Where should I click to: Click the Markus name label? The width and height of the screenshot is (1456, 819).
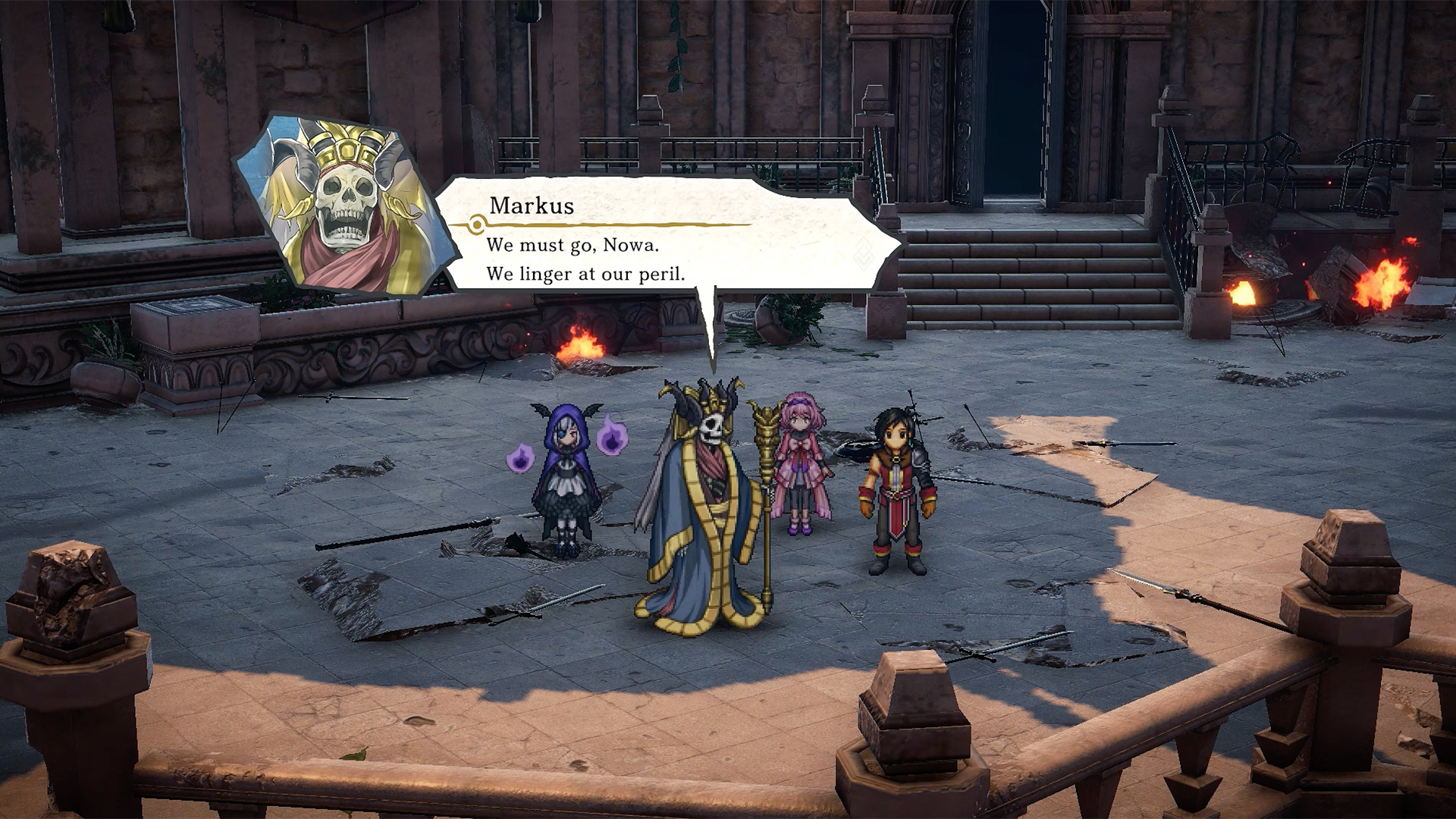[x=531, y=205]
